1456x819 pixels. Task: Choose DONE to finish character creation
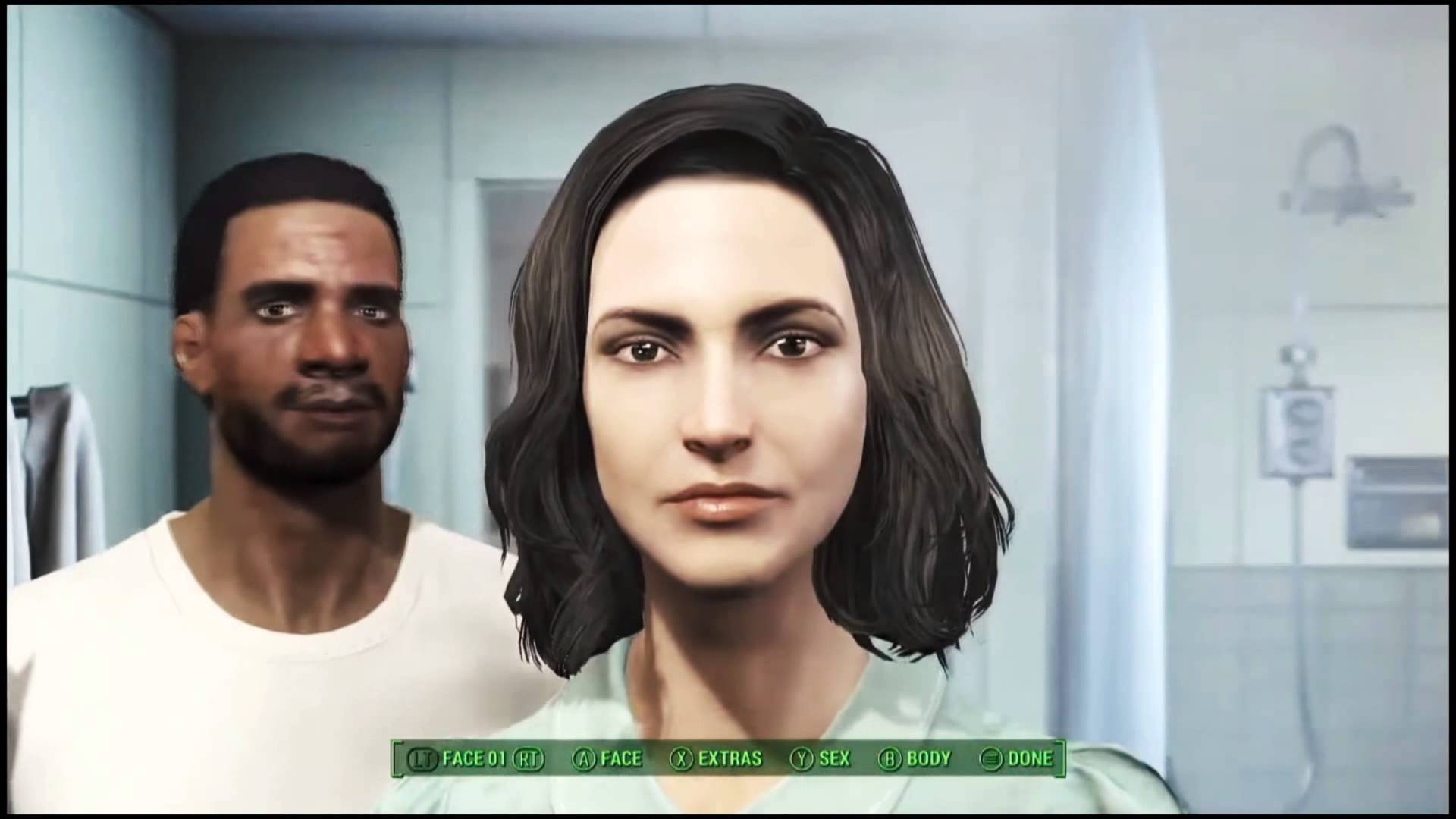[1030, 758]
